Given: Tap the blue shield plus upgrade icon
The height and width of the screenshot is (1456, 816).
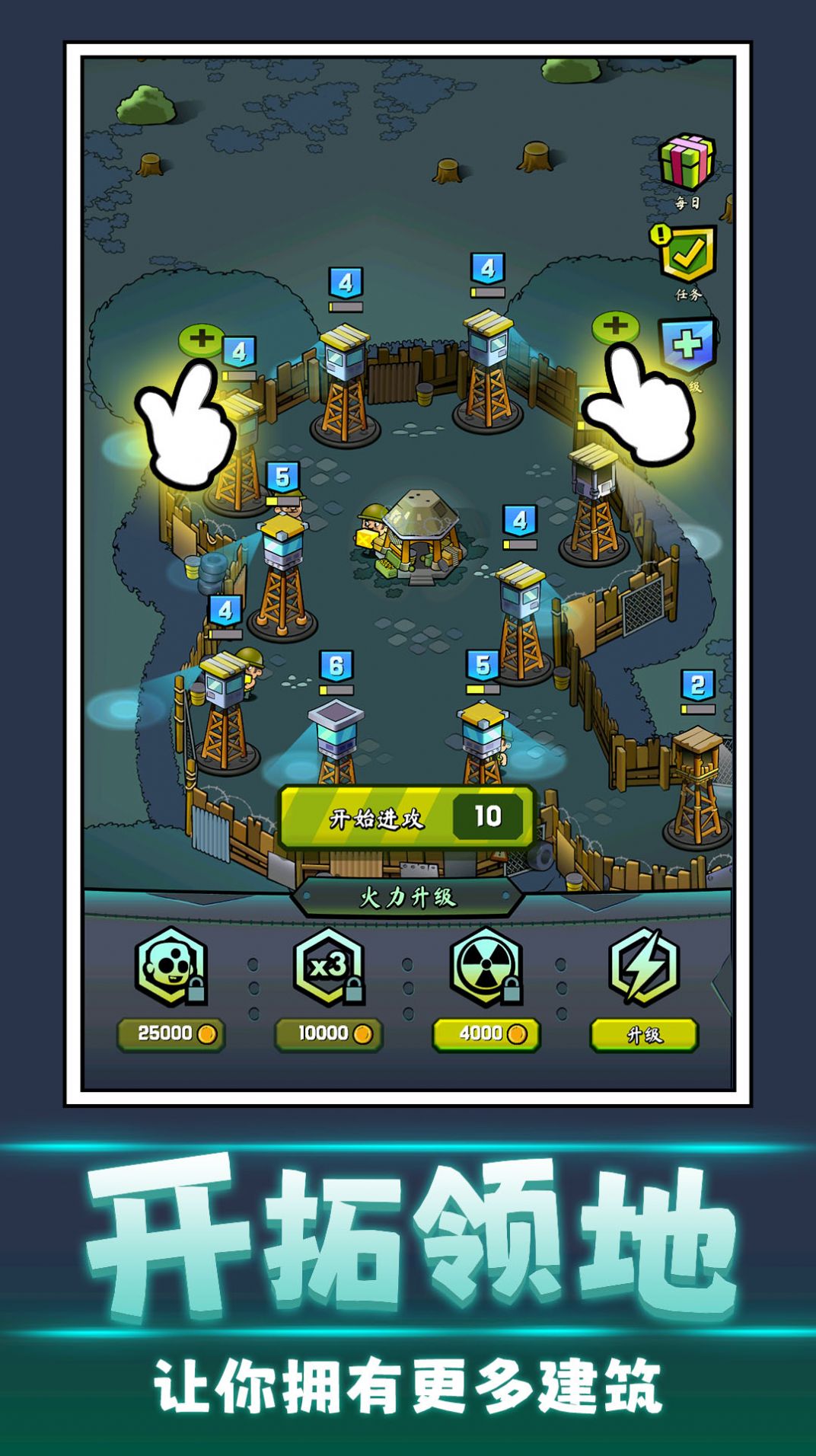Looking at the screenshot, I should click(x=688, y=345).
